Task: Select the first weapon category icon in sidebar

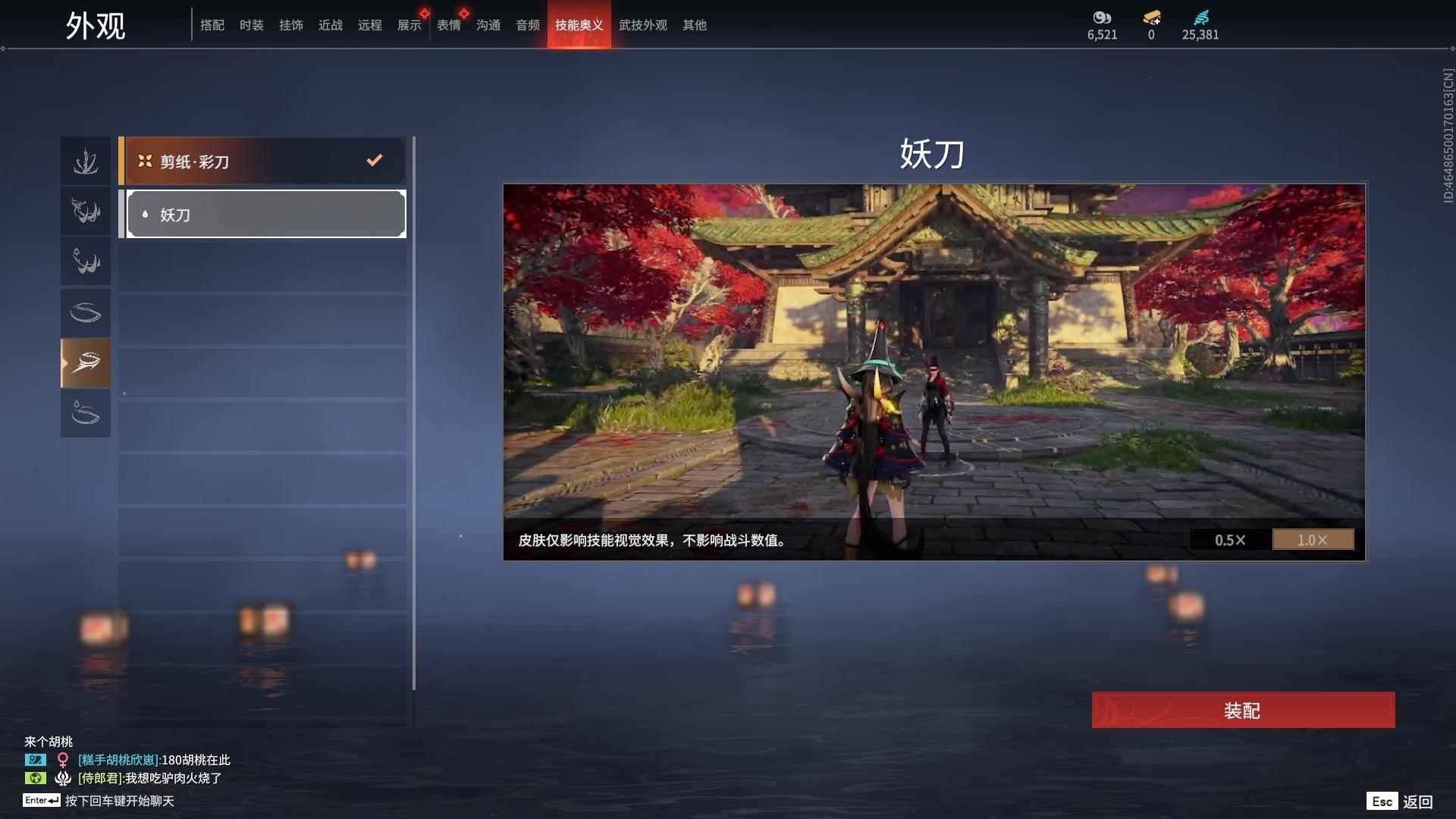Action: [x=85, y=160]
